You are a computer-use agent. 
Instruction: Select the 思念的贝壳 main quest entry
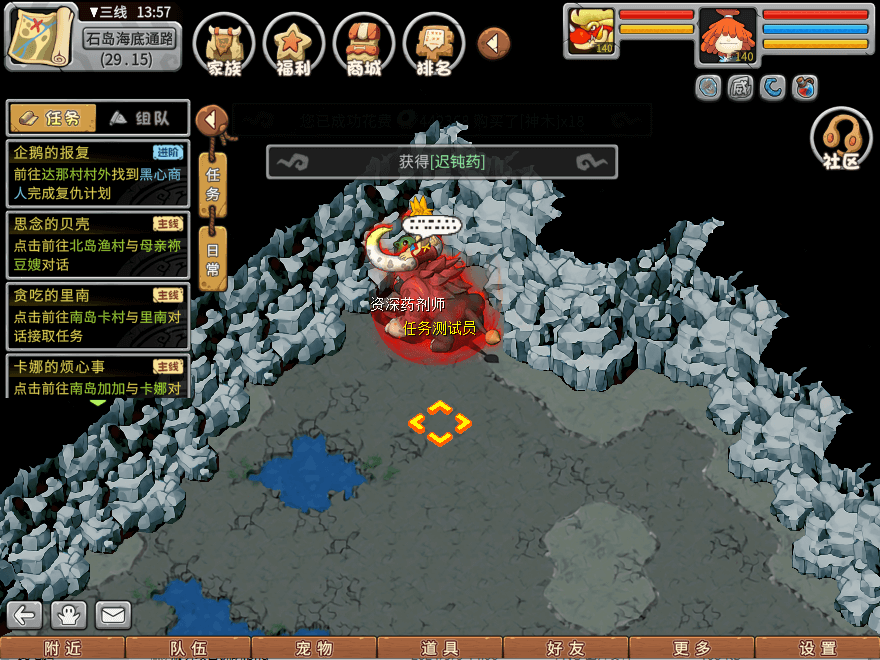(98, 244)
